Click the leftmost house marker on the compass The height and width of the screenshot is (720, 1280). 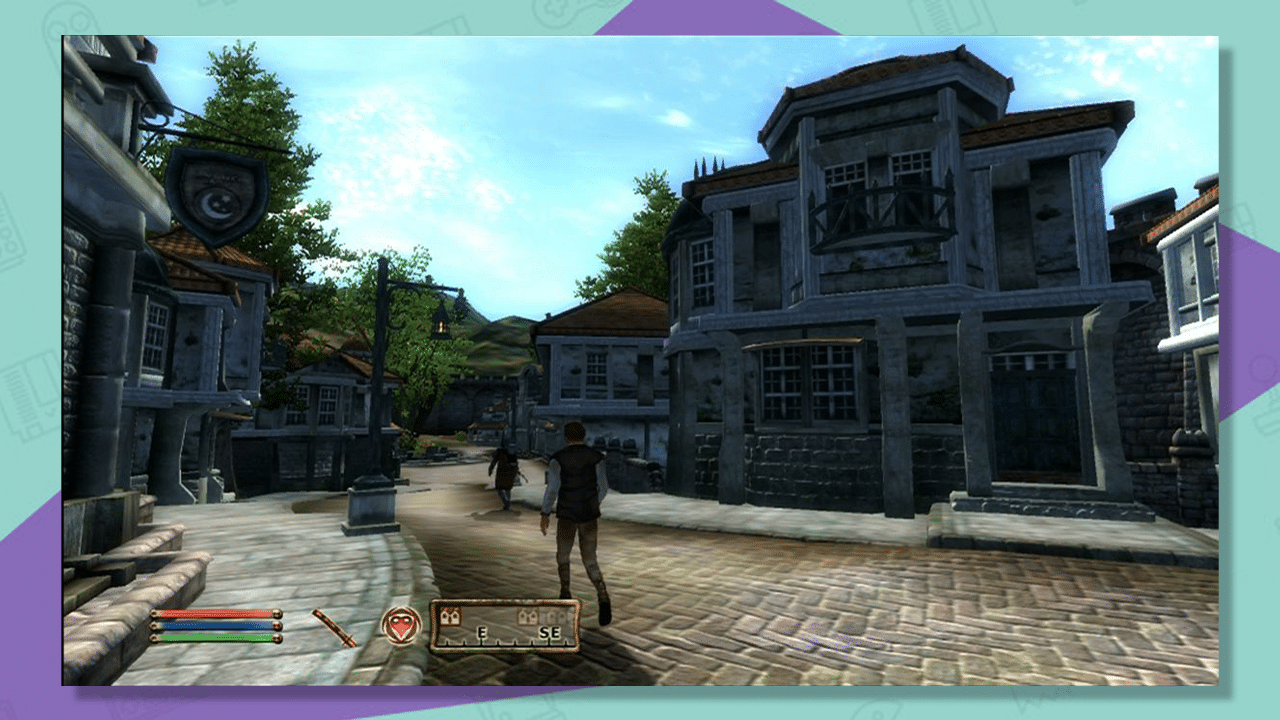click(451, 616)
